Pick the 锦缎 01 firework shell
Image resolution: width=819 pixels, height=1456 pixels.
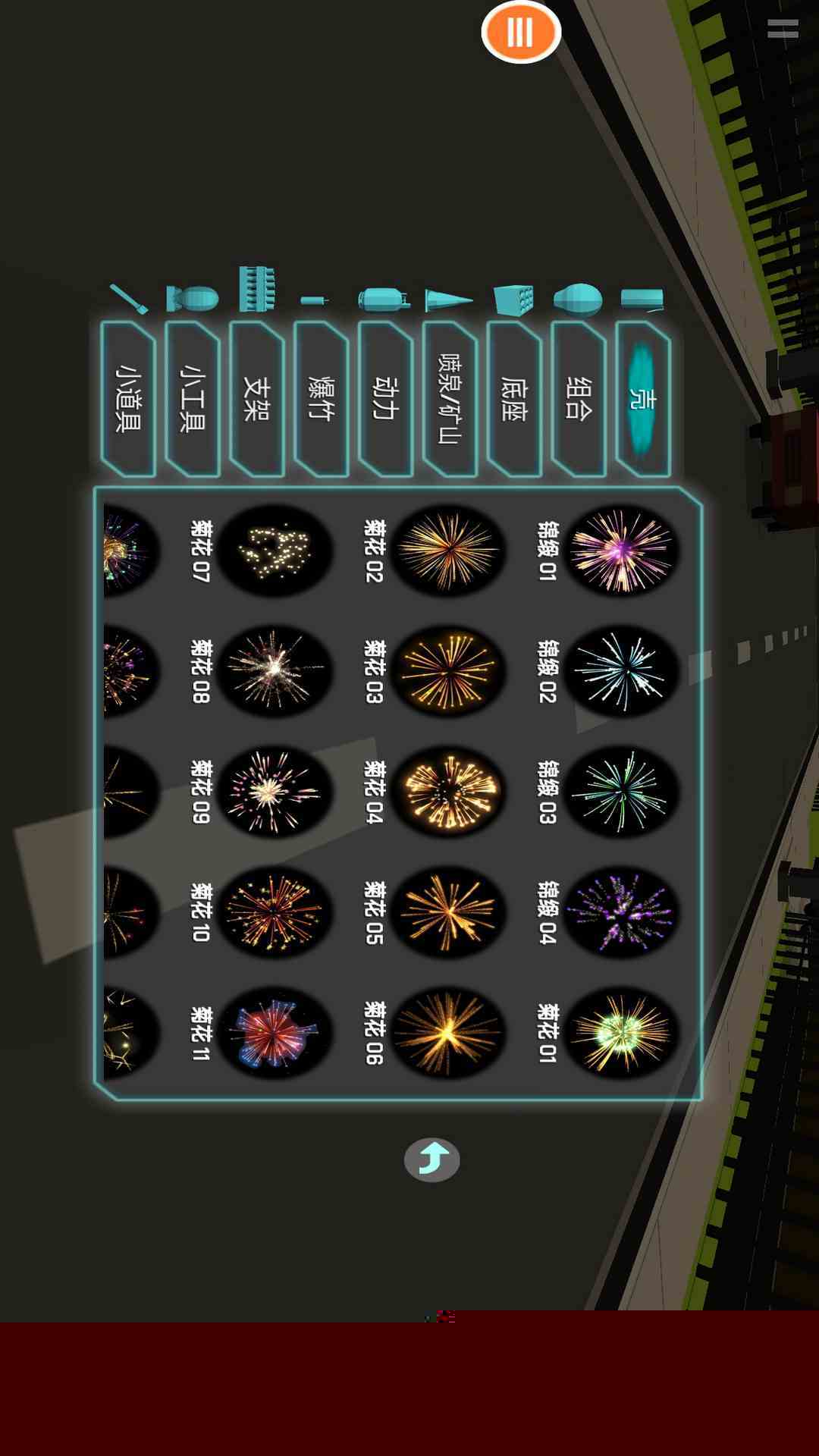pos(621,550)
